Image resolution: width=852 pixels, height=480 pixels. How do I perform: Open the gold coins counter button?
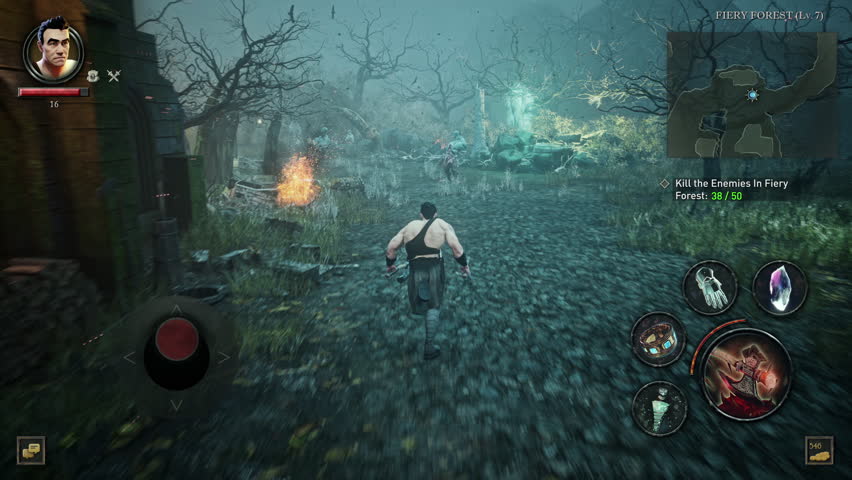(819, 450)
